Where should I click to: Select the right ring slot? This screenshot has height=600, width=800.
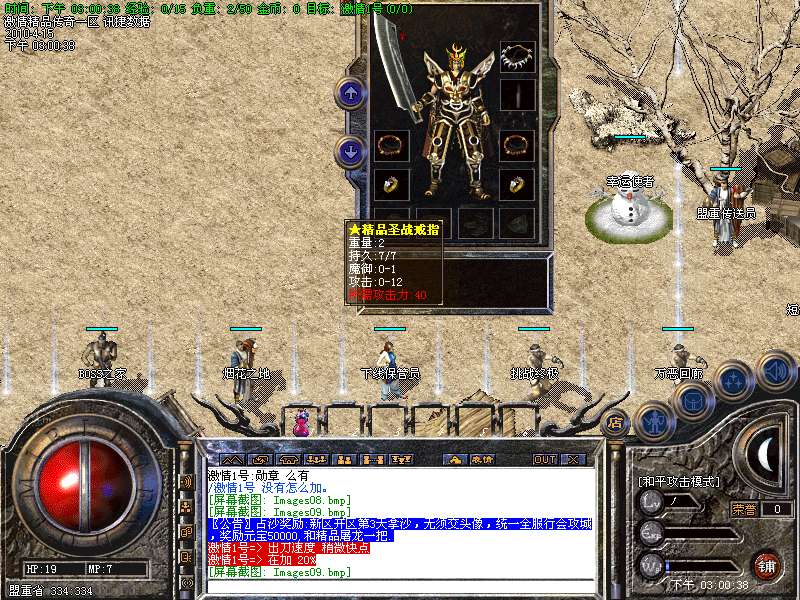tap(517, 184)
